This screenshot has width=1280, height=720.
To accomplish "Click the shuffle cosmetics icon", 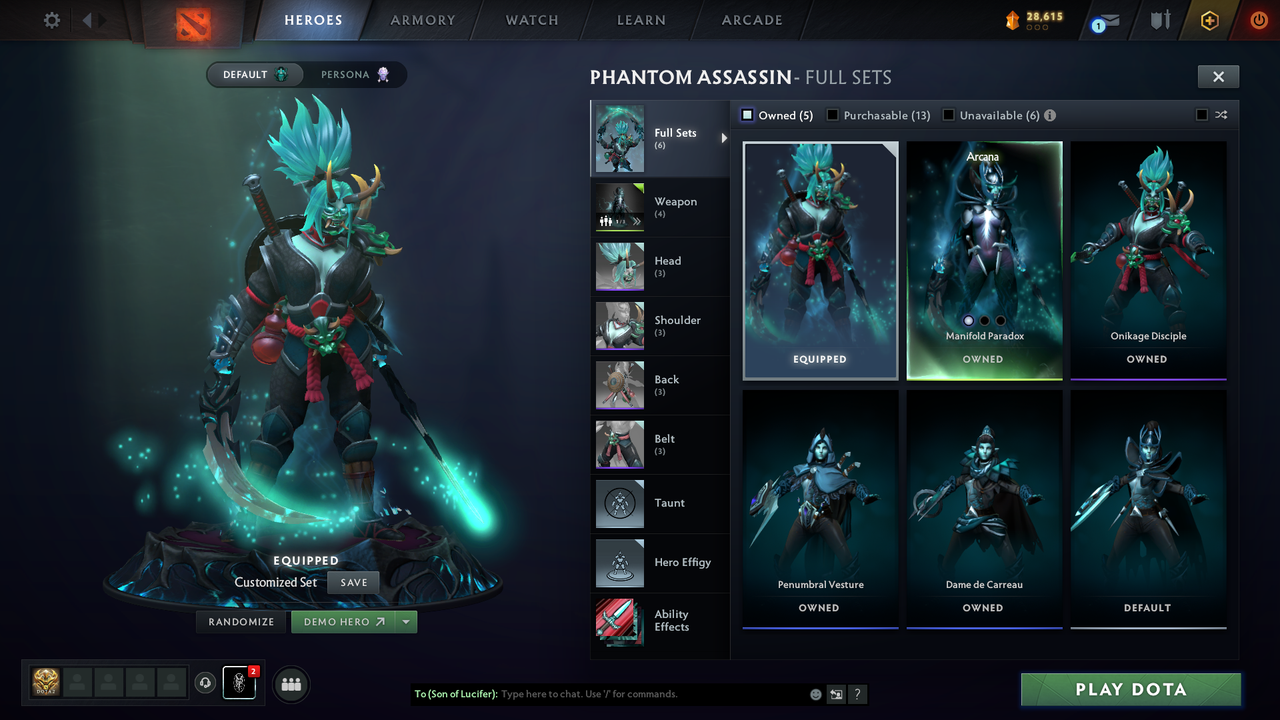I will (1221, 115).
